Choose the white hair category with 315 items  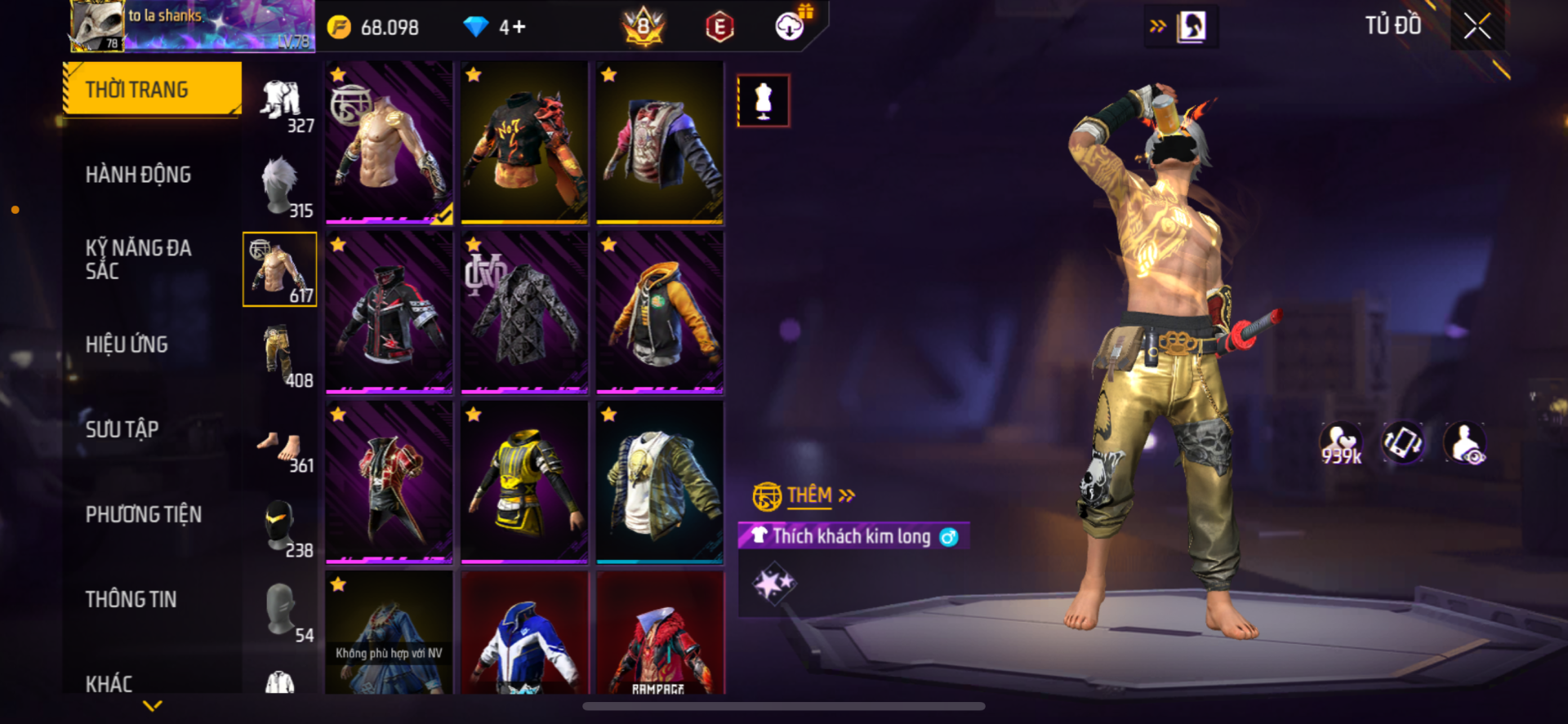(x=280, y=188)
